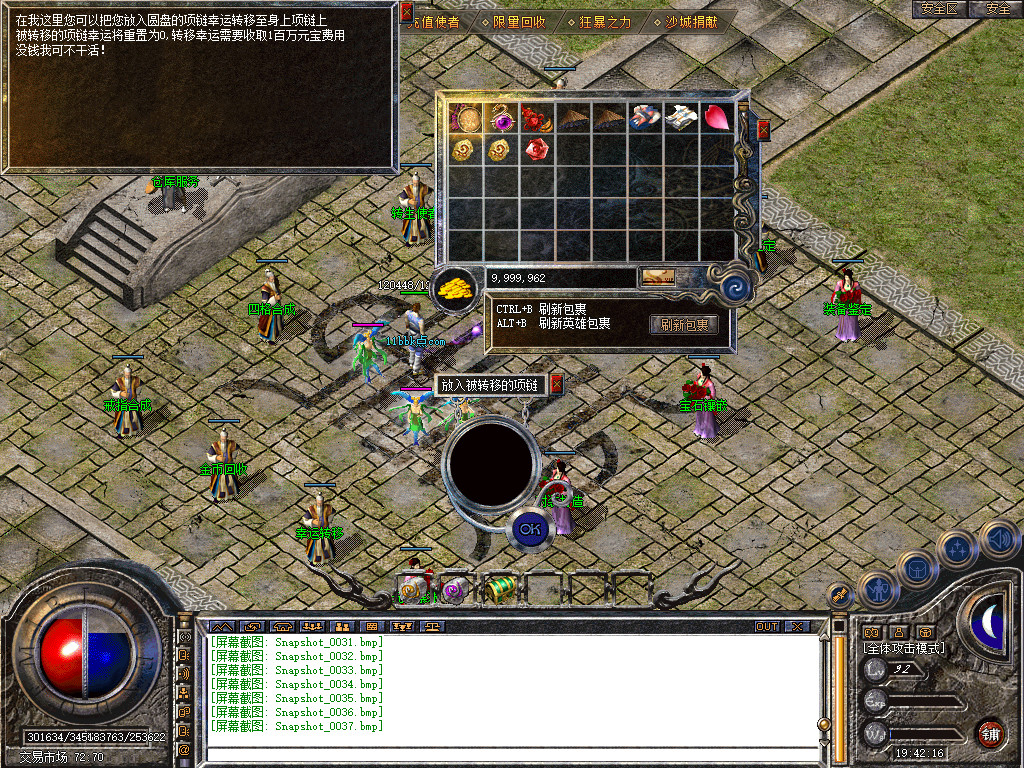This screenshot has width=1024, height=768.
Task: Use the green treasure chest belt slot
Action: [x=501, y=589]
